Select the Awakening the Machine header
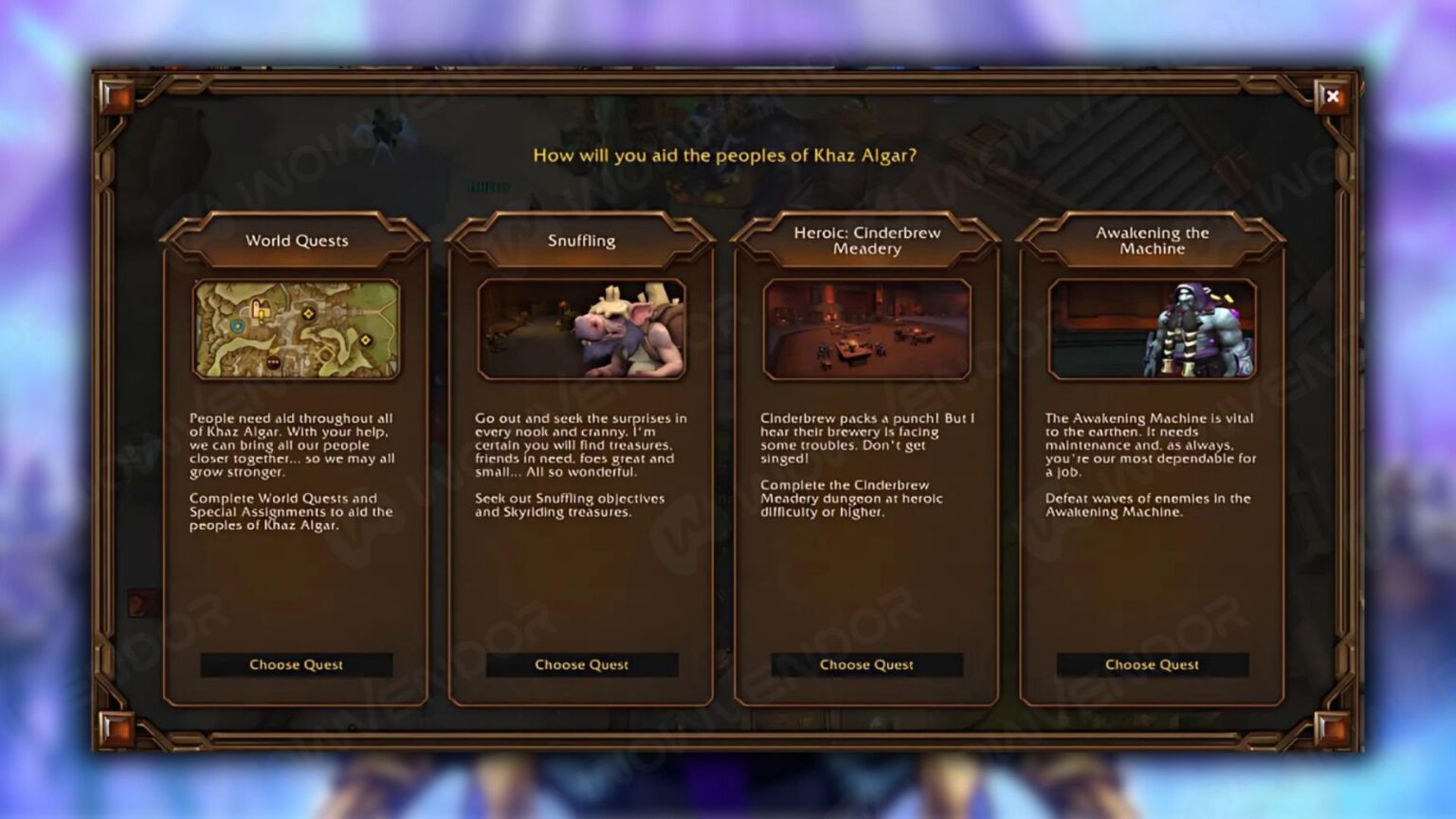The image size is (1456, 819). pos(1150,240)
